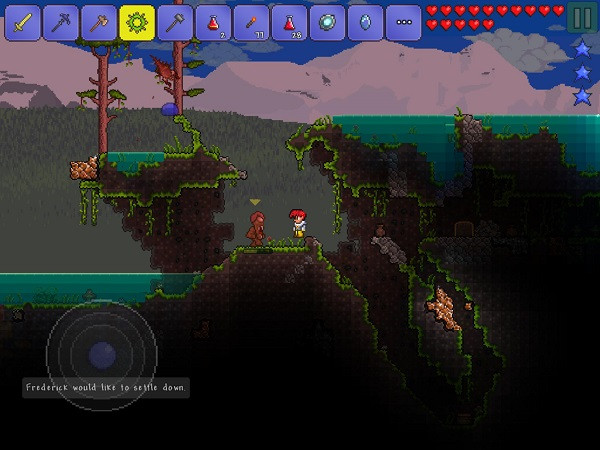Use the red potion stack of 28

(289, 22)
